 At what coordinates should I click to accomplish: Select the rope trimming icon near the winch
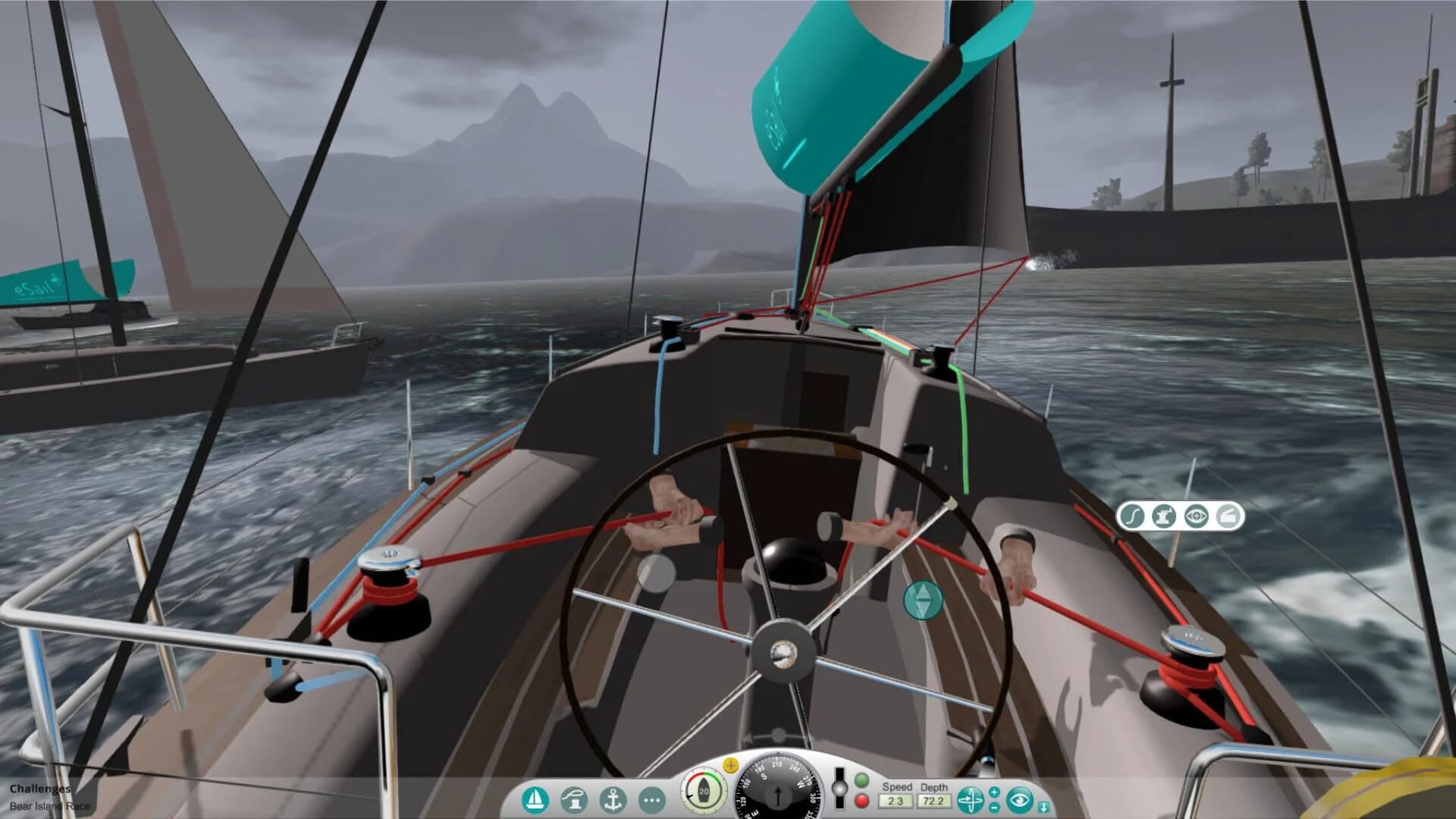pos(1132,516)
